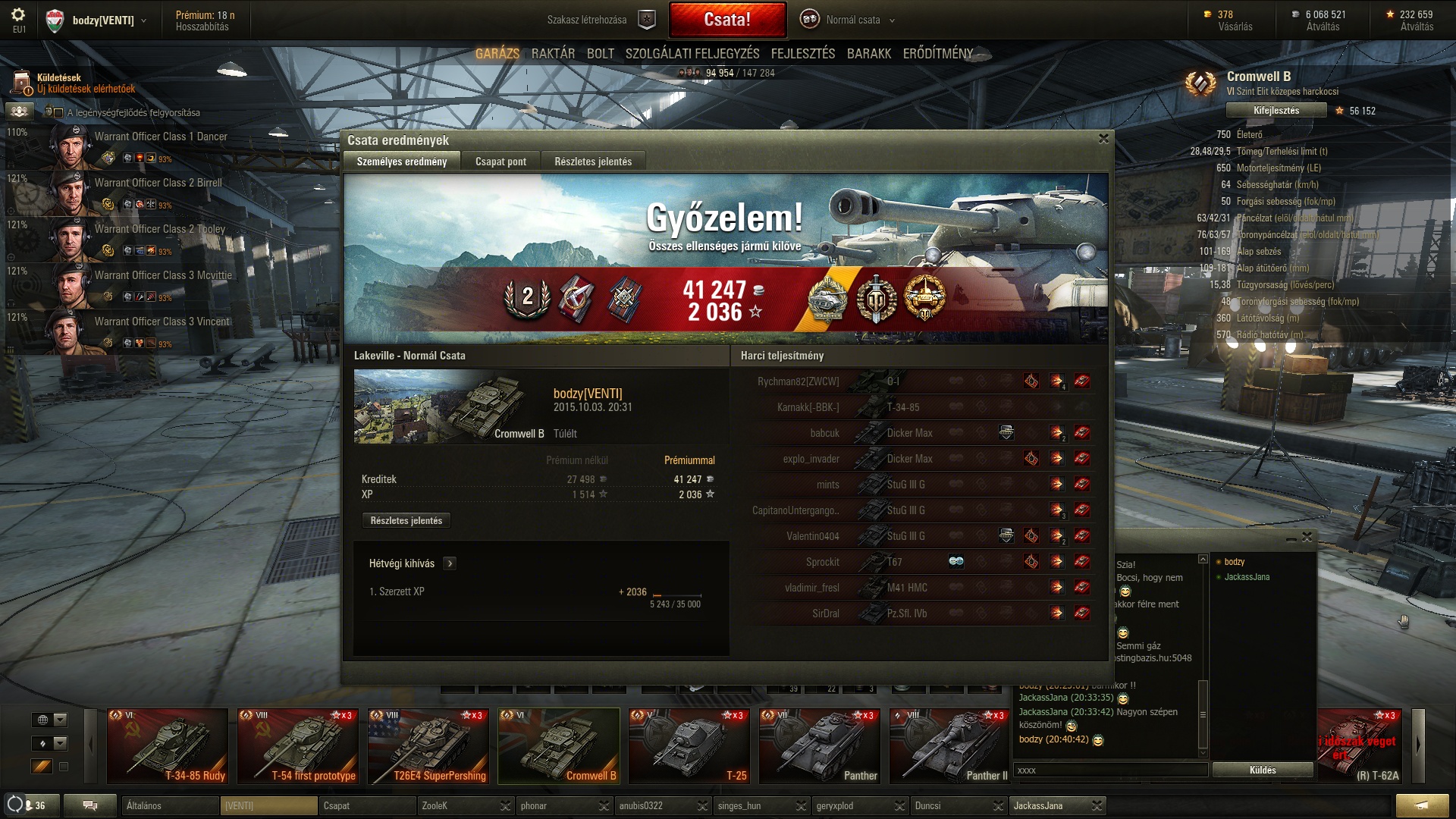Close the Csata eredmények window
Screen dimensions: 1456x819
(1103, 139)
